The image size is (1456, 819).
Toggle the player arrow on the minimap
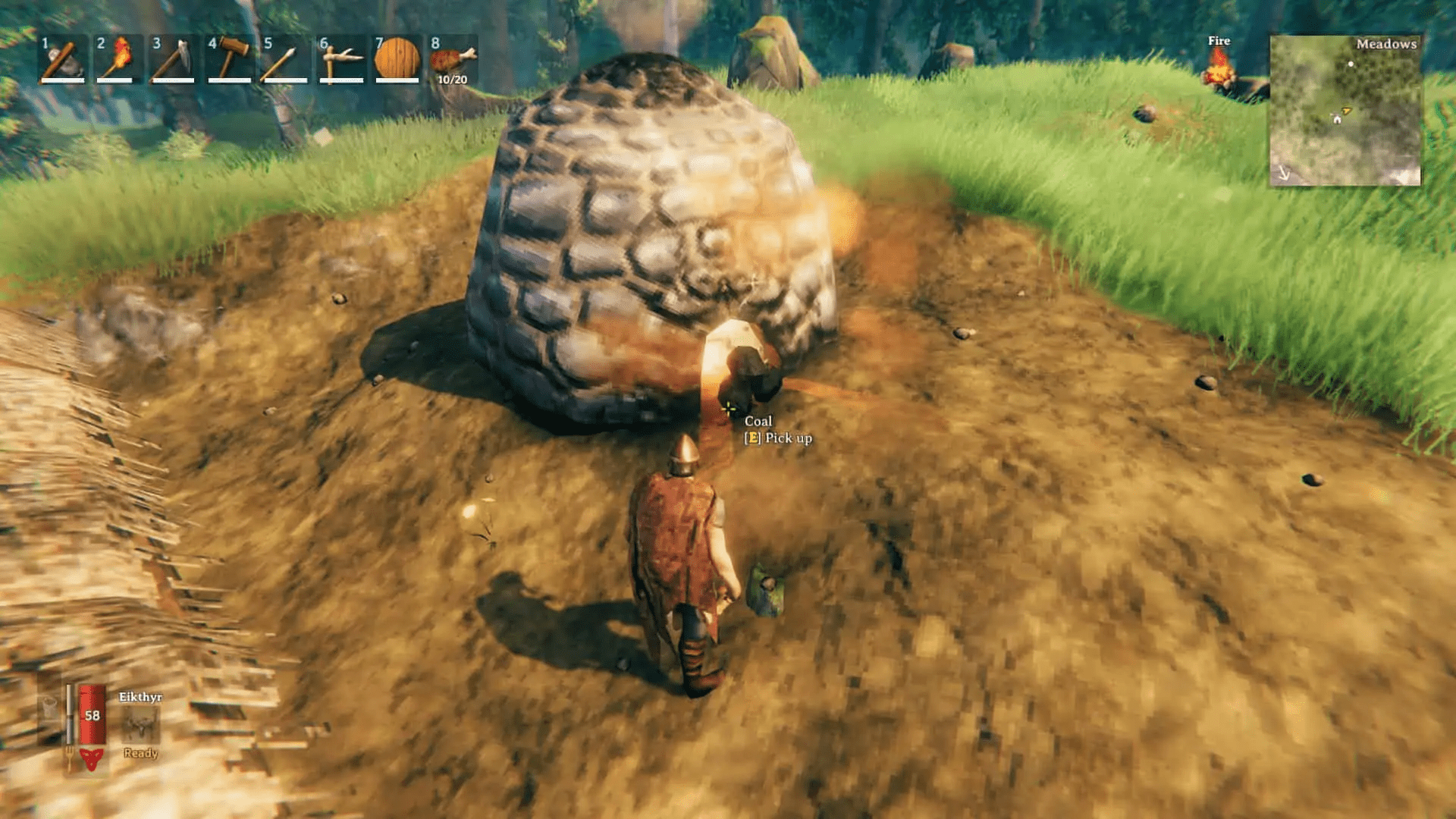(1345, 111)
